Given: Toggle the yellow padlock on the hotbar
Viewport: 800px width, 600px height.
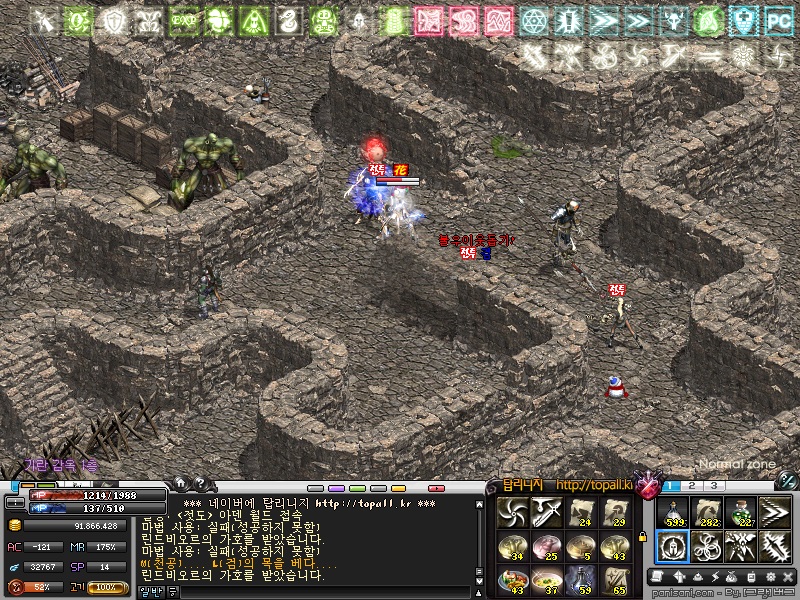Looking at the screenshot, I should 642,537.
